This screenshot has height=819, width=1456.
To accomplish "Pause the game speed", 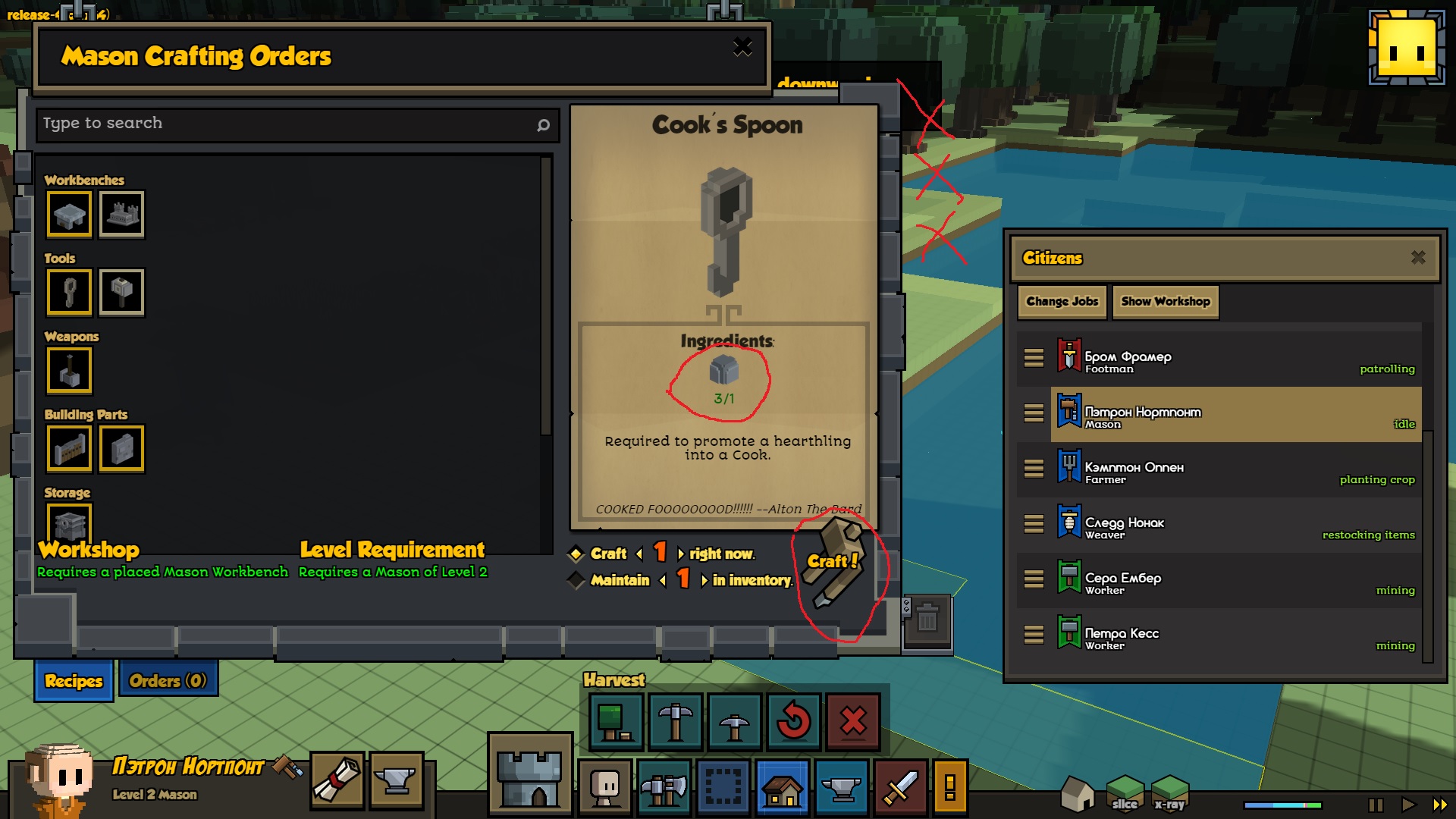I will (1376, 805).
